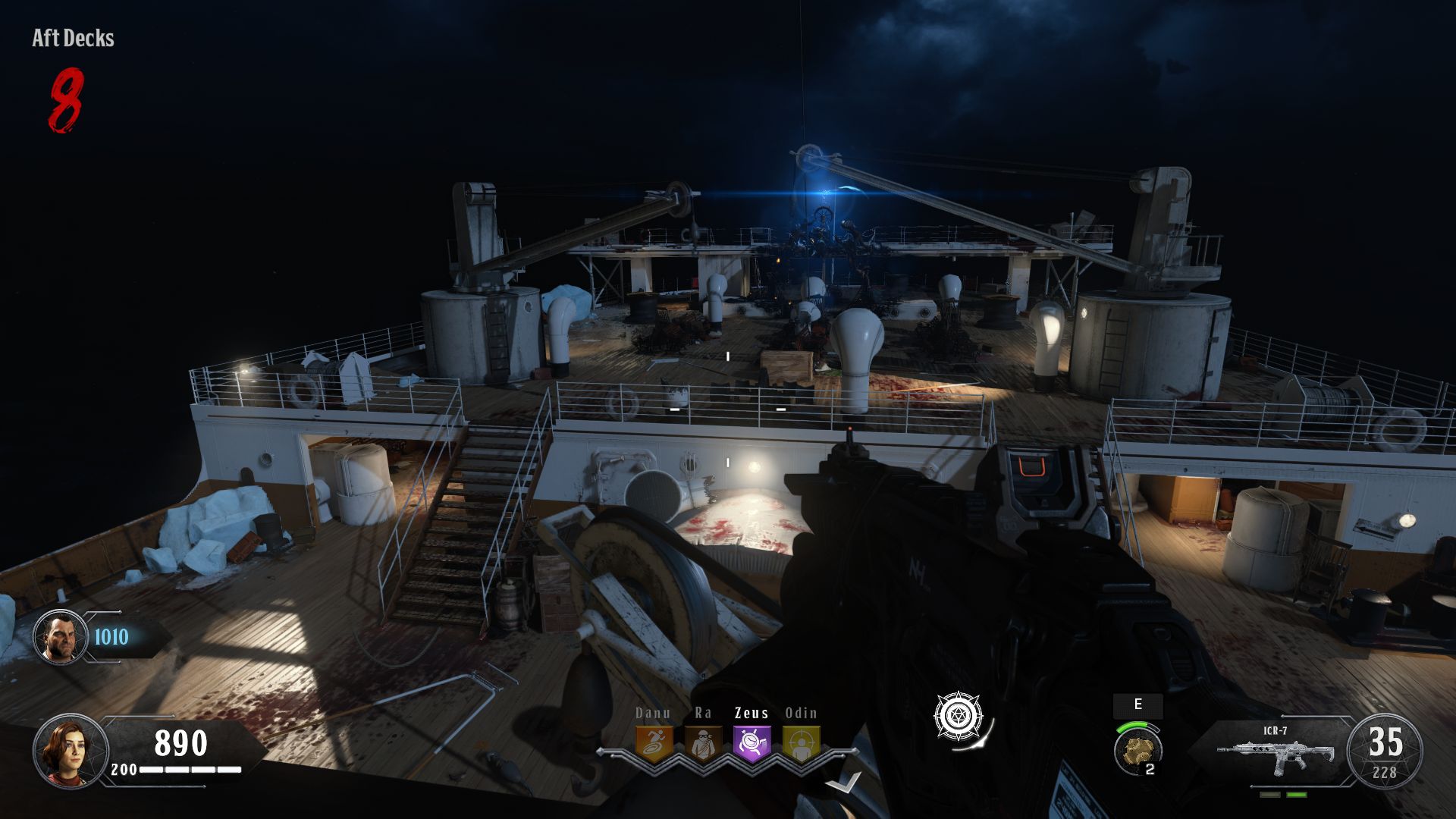Select the Danu perk icon
This screenshot has width=1456, height=819.
[654, 743]
